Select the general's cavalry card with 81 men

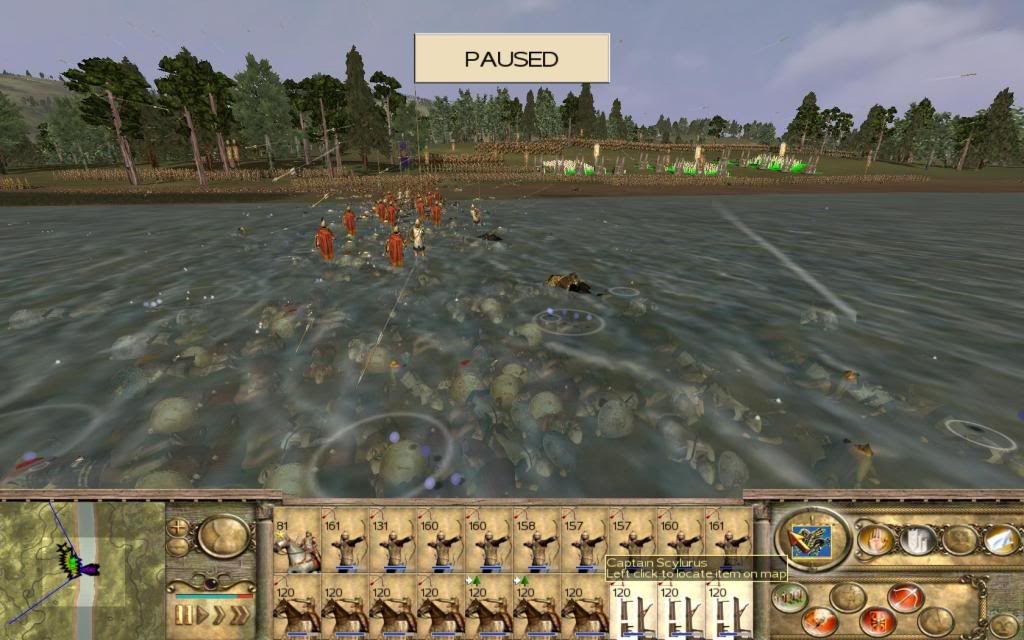click(x=297, y=540)
